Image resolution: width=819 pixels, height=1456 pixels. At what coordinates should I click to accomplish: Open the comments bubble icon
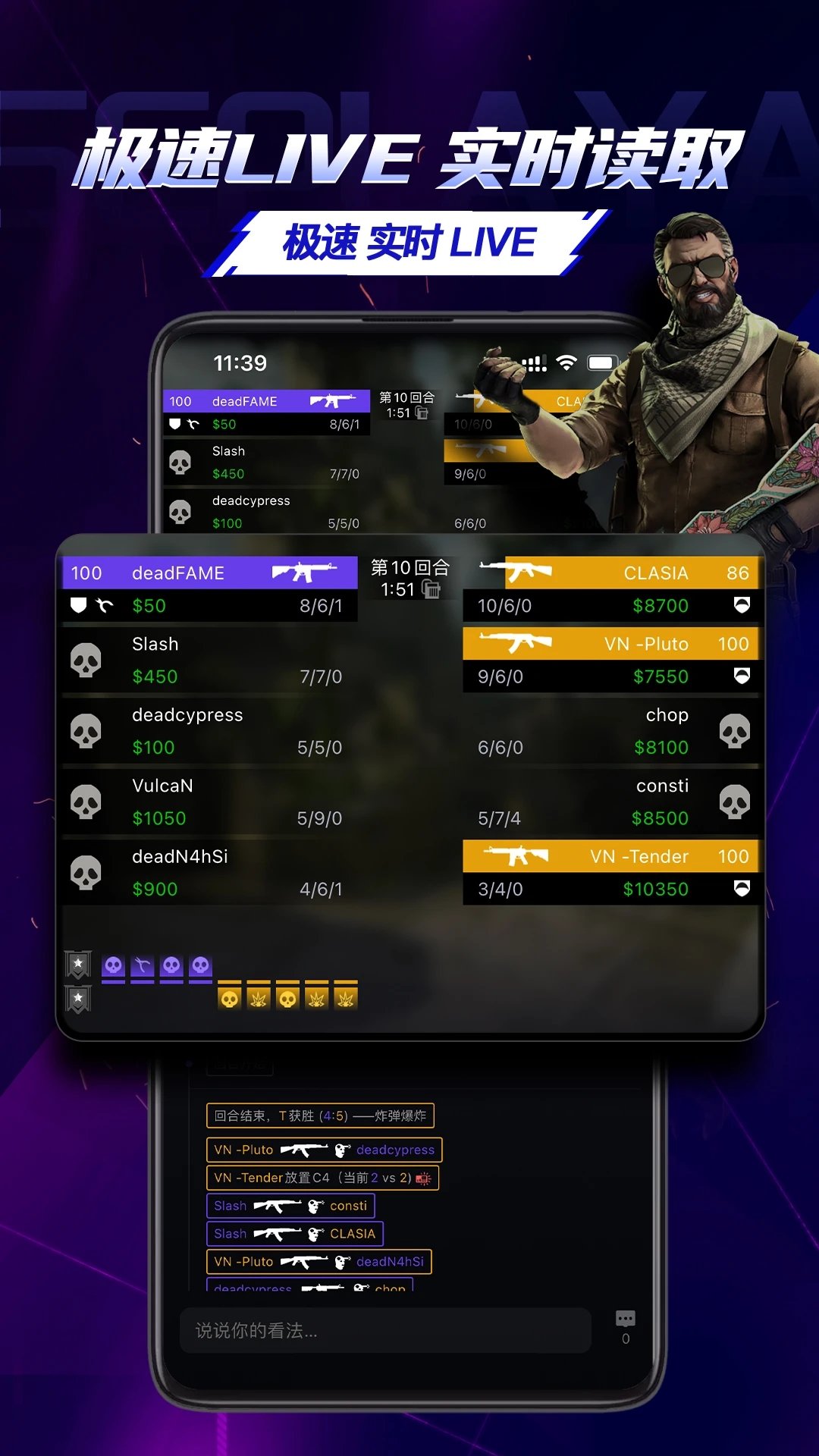626,1319
